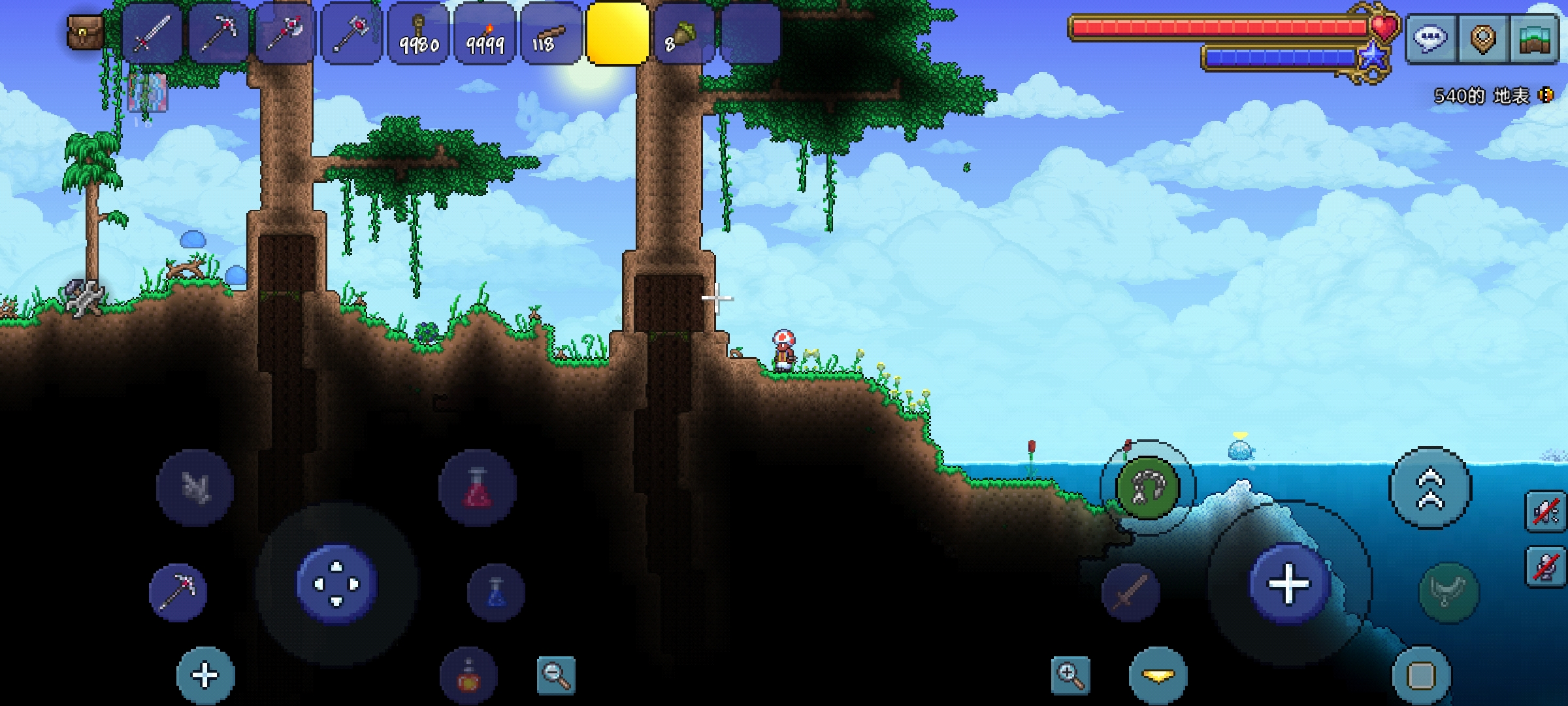Screen dimensions: 1568x706
Task: Tap the double-arrow jump button
Action: pyautogui.click(x=1430, y=488)
